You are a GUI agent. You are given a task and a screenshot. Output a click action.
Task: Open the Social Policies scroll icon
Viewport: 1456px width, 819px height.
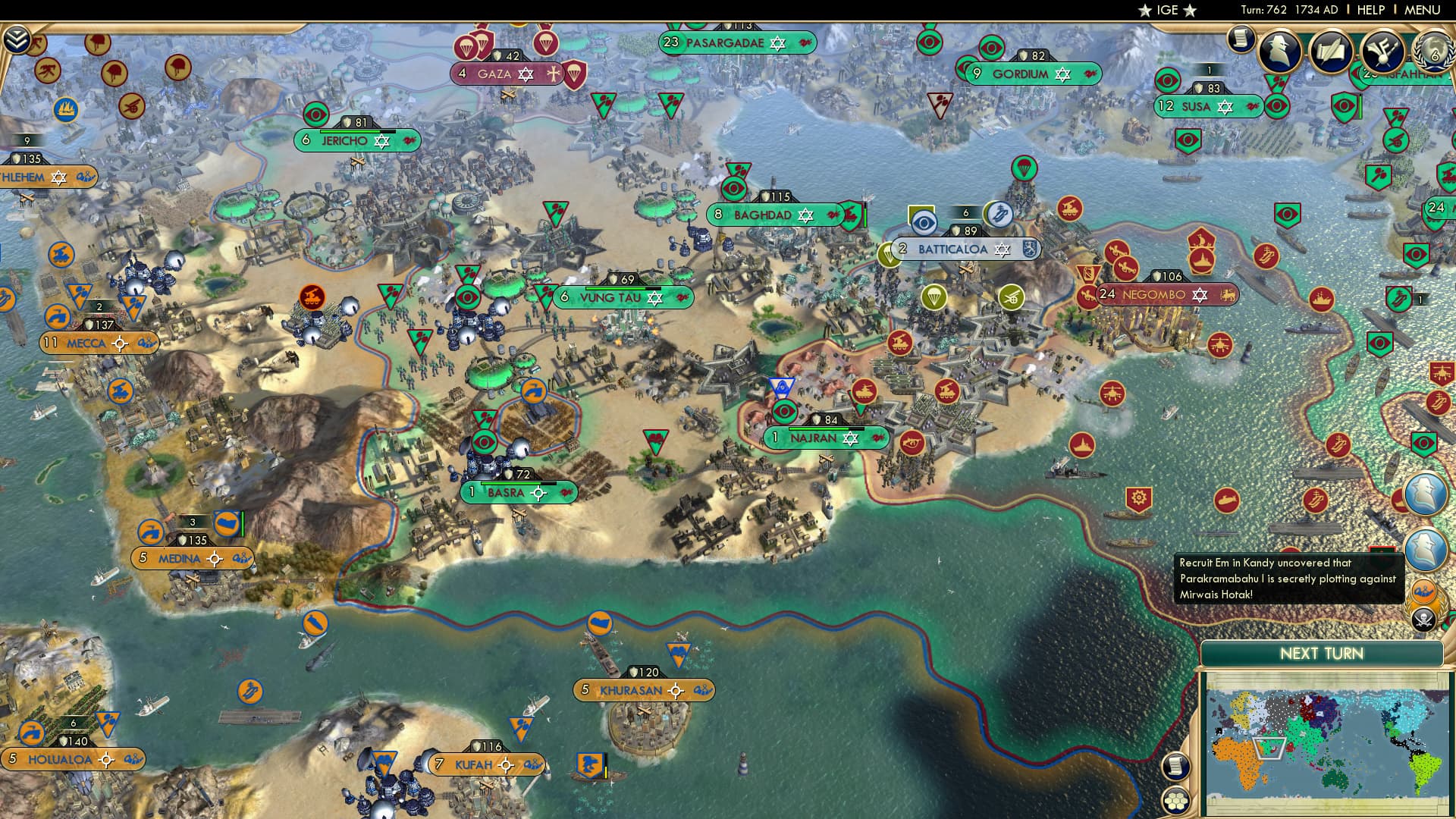tap(1331, 50)
